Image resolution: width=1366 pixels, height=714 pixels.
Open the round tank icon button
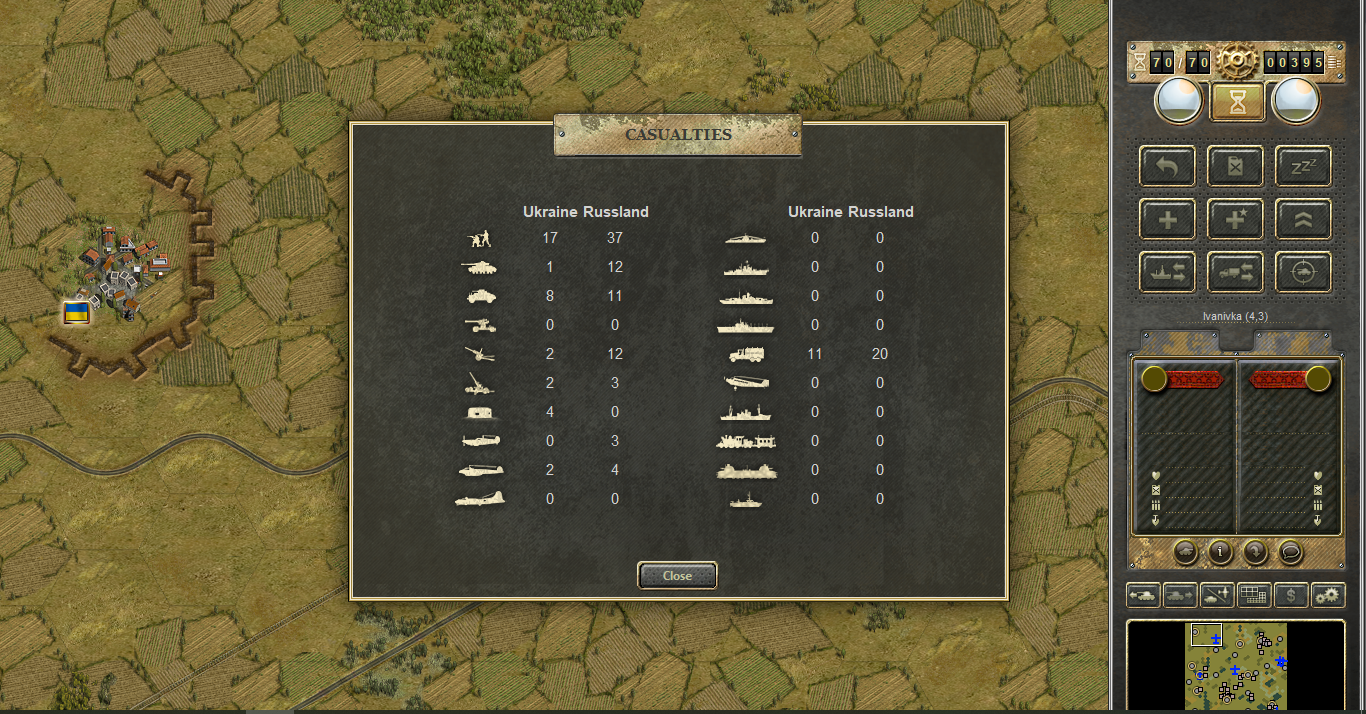tap(1186, 551)
